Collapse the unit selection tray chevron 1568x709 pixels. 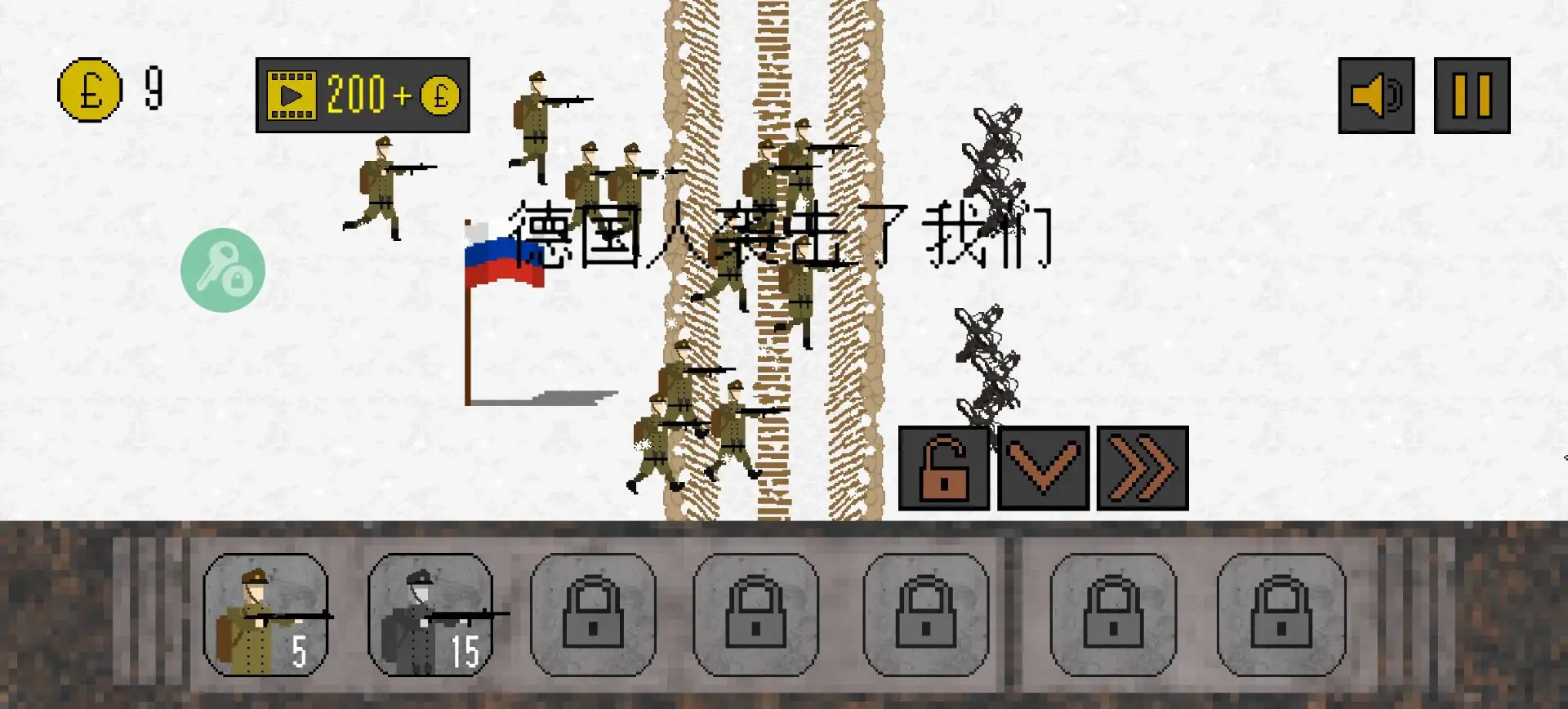coord(1043,467)
